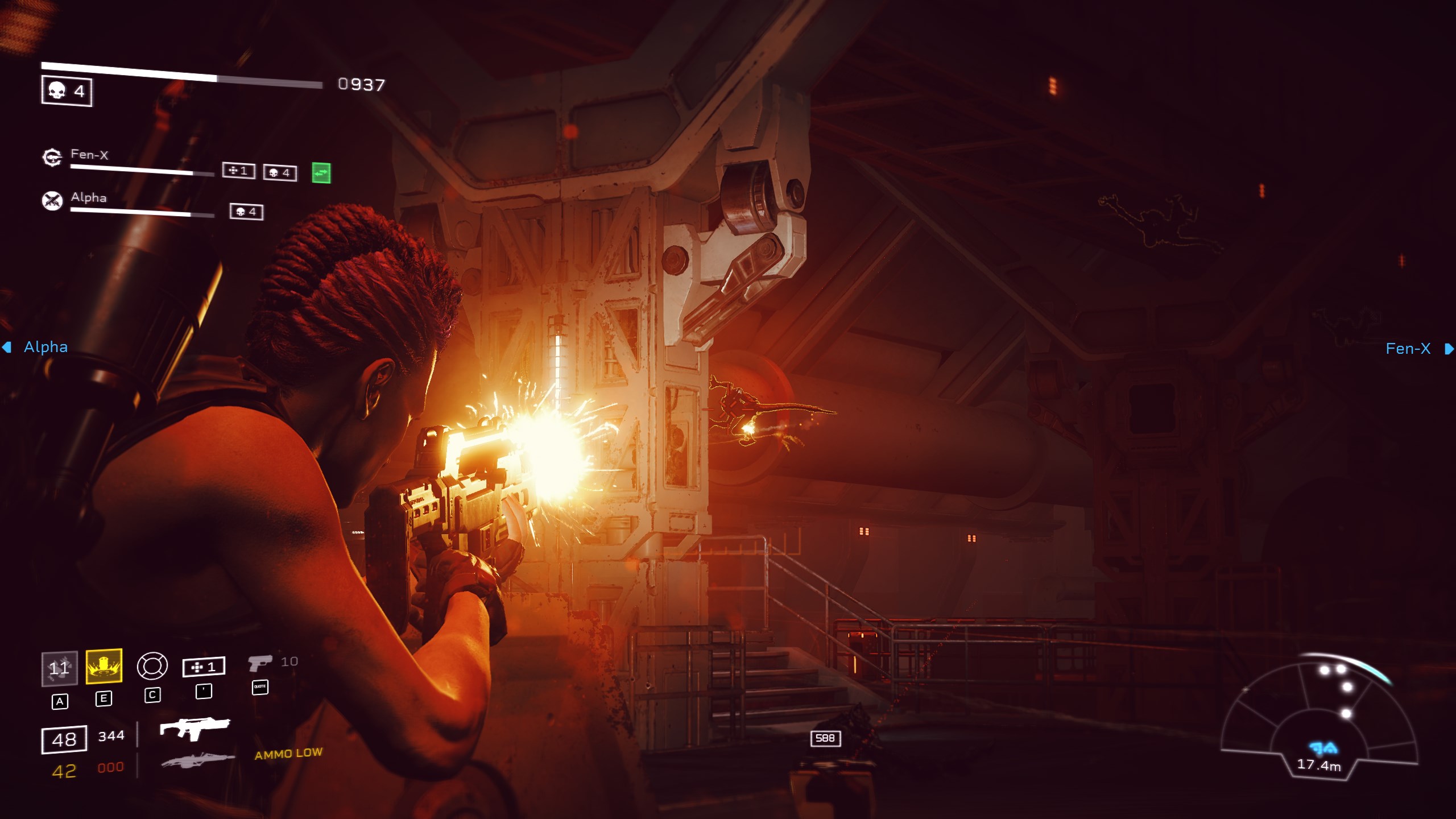1456x819 pixels.
Task: Swap to the greyed secondary weapon
Action: click(197, 760)
